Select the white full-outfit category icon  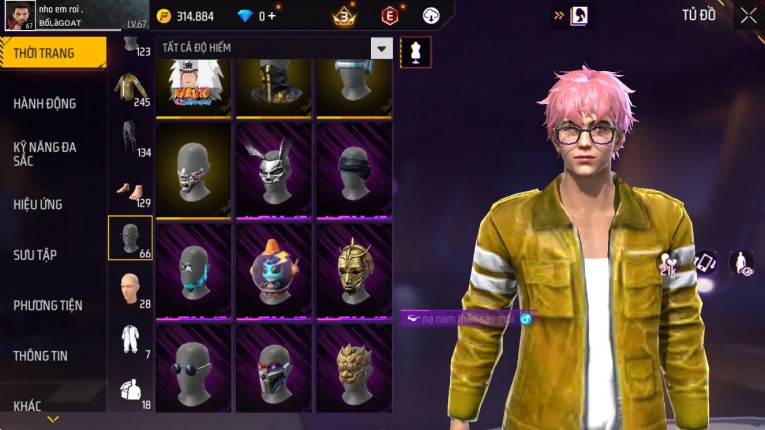128,338
